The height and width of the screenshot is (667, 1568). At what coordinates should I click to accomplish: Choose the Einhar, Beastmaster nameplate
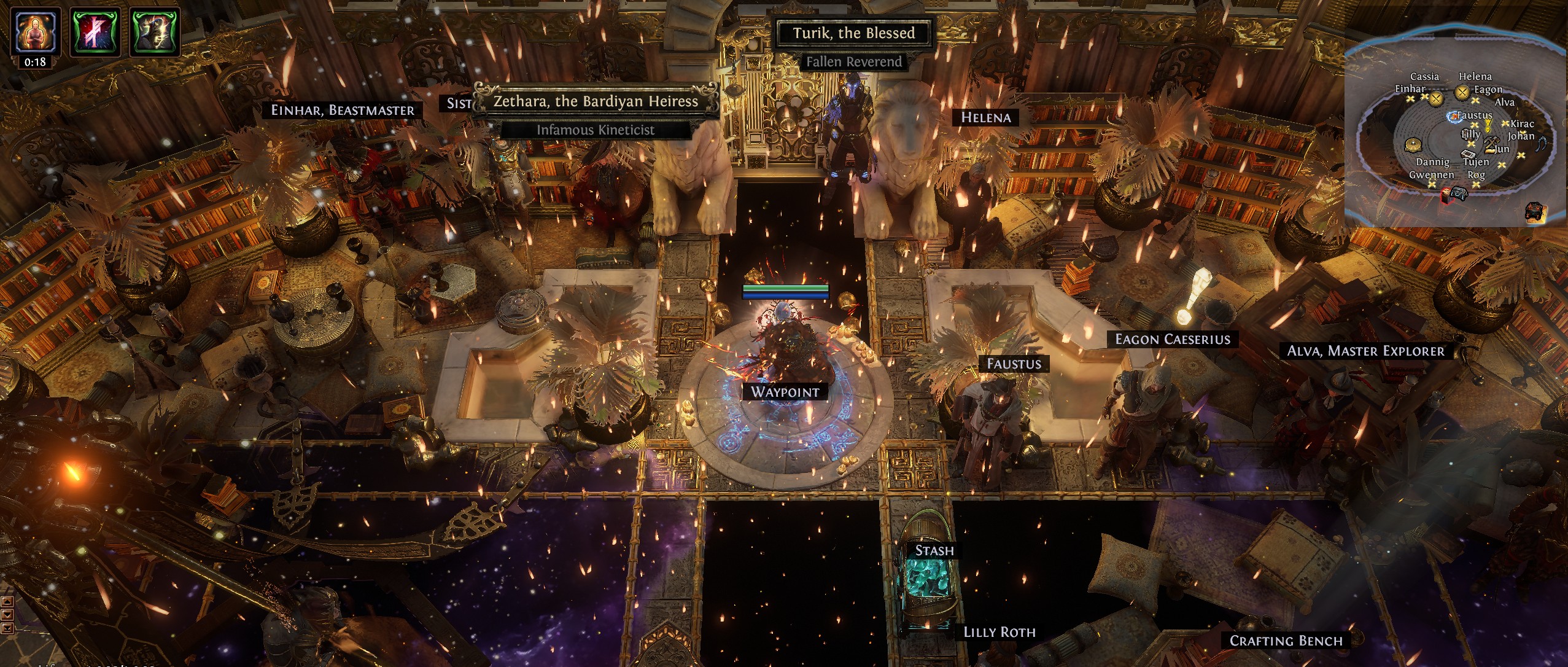coord(343,110)
